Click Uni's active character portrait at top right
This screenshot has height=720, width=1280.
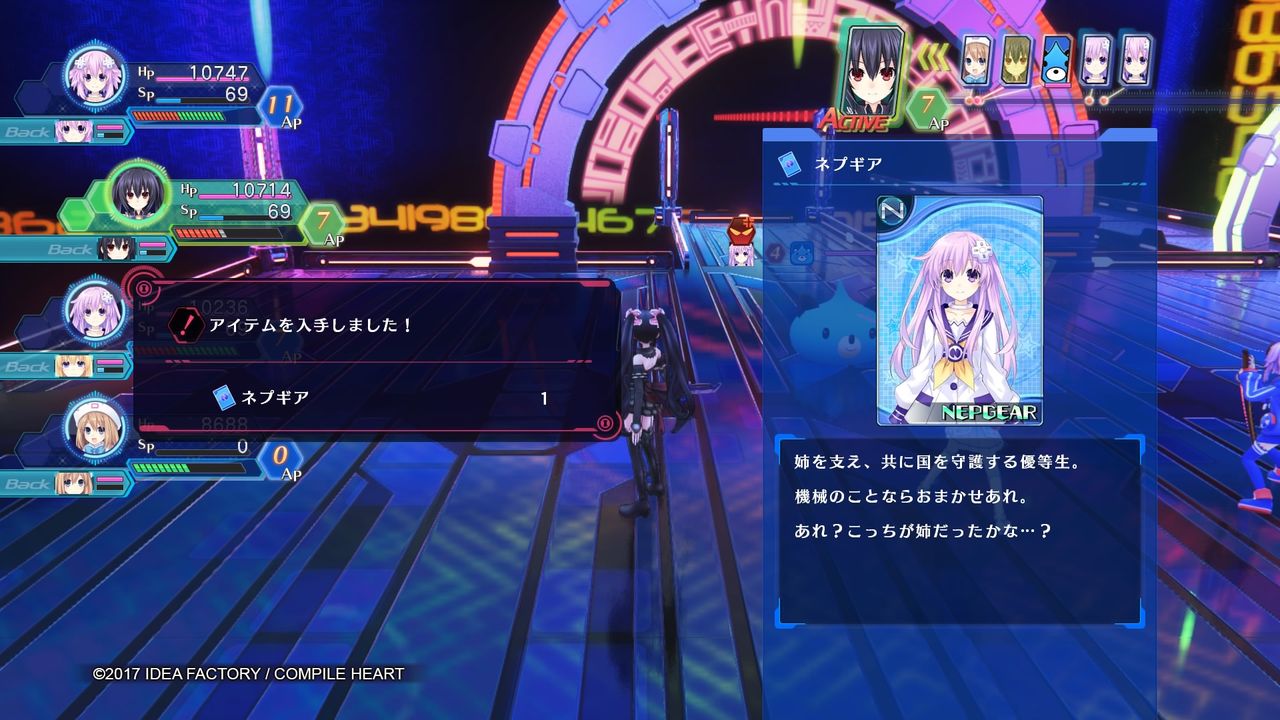click(x=869, y=70)
